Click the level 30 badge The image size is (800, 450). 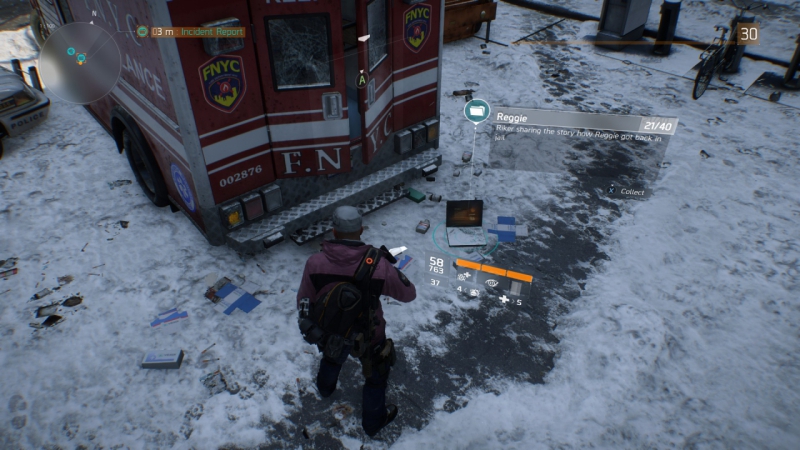[x=747, y=34]
